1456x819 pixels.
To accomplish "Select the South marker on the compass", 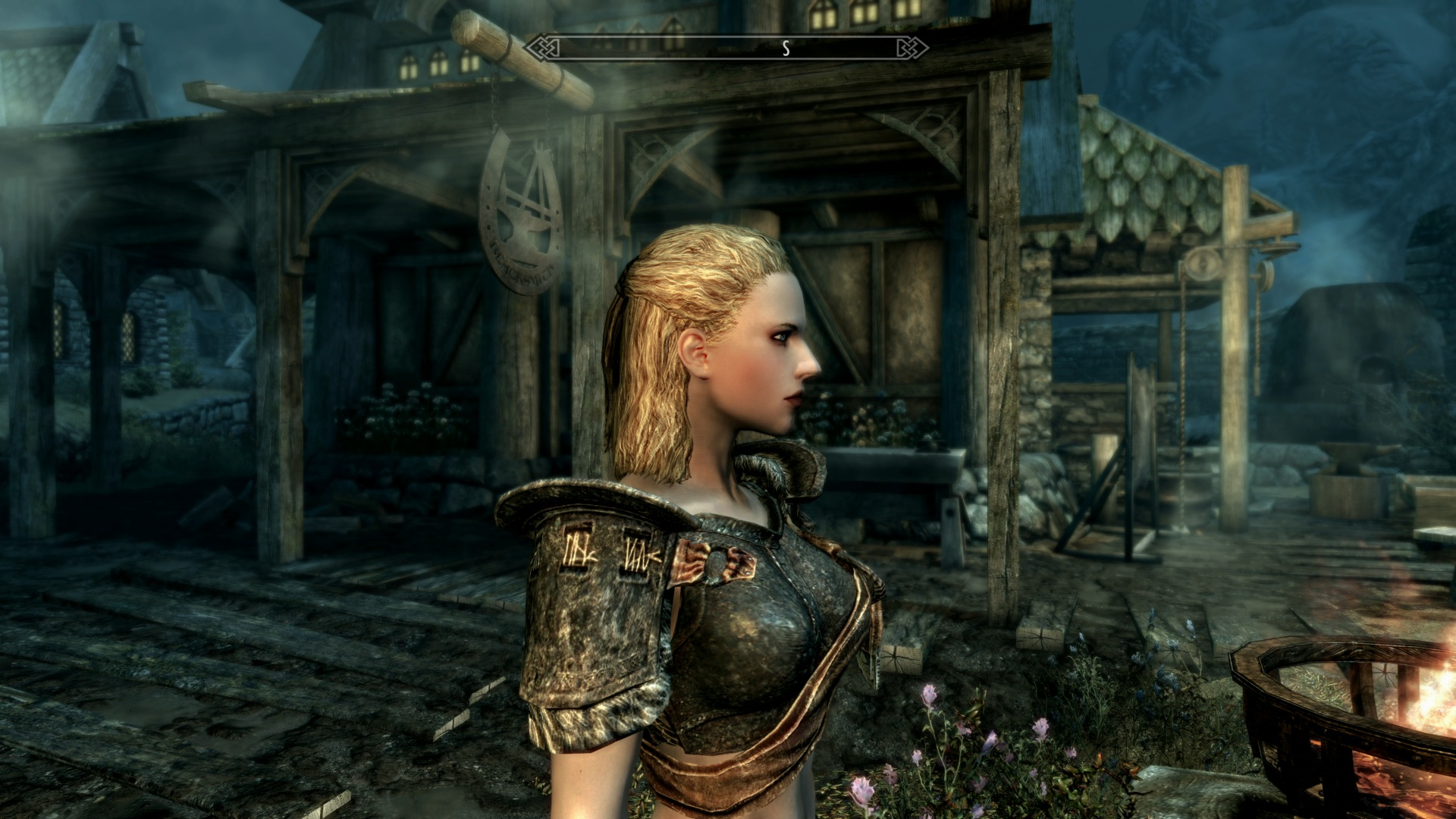I will click(786, 49).
